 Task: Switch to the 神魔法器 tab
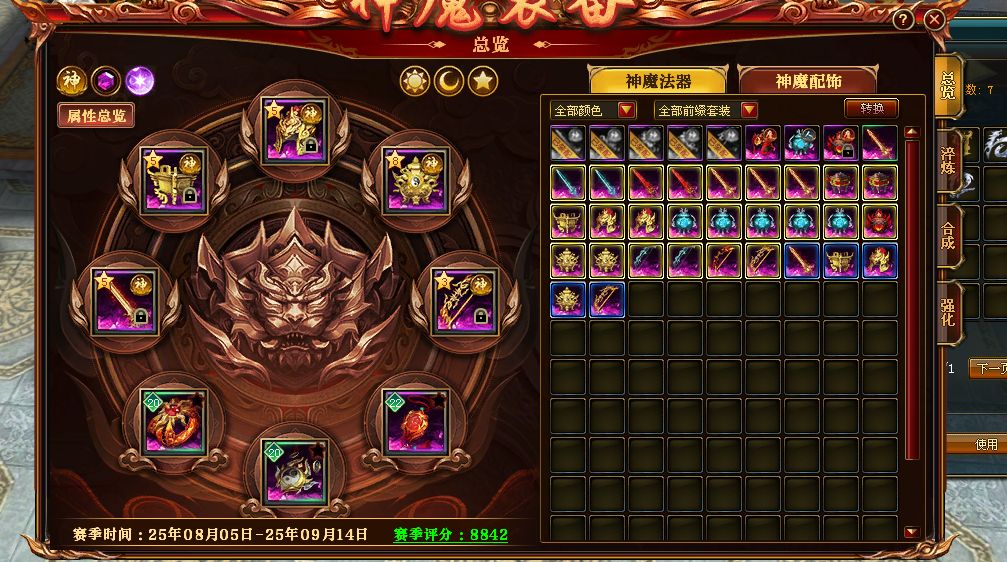tap(658, 81)
